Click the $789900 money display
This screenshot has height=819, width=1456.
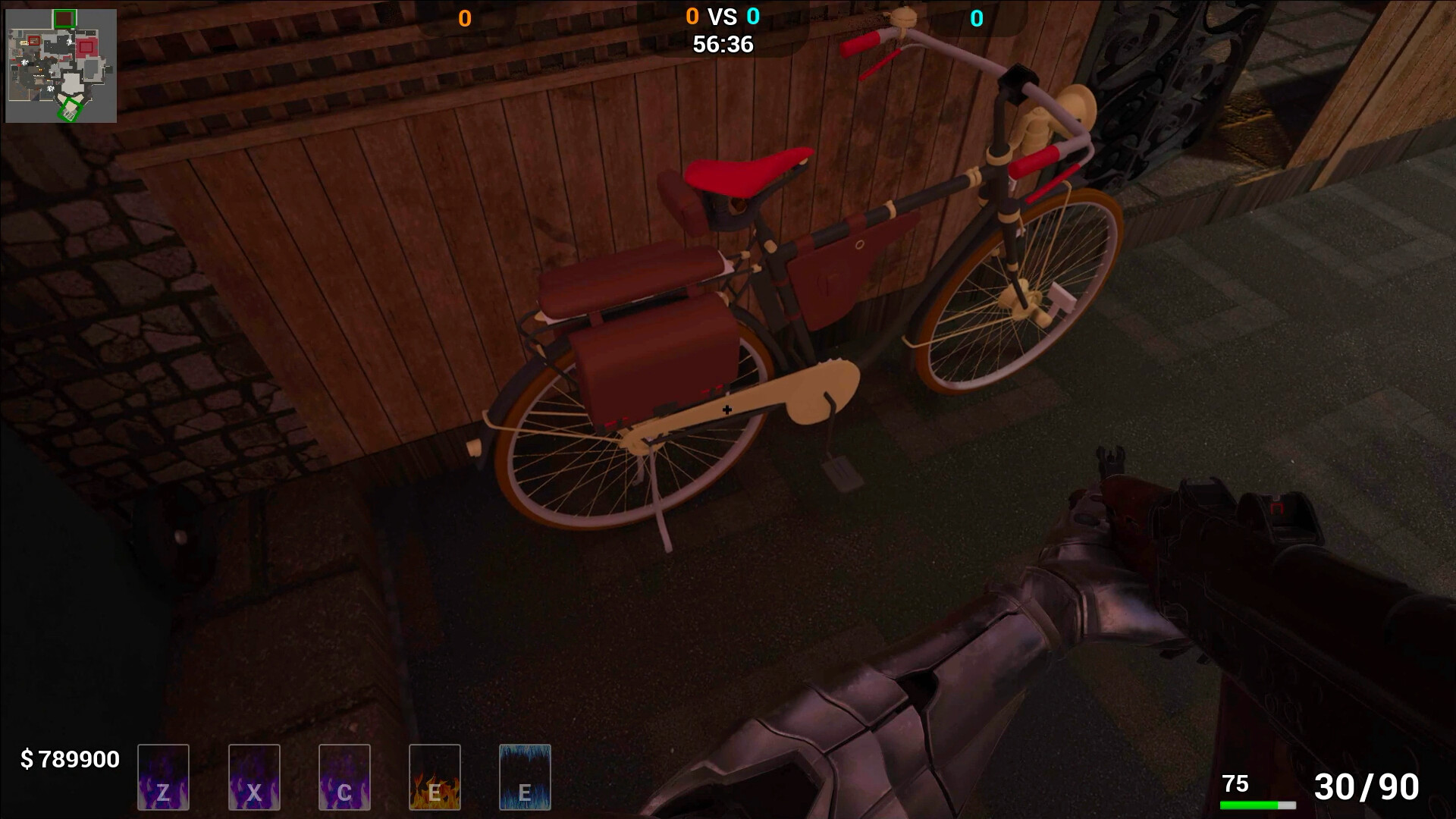[x=69, y=759]
